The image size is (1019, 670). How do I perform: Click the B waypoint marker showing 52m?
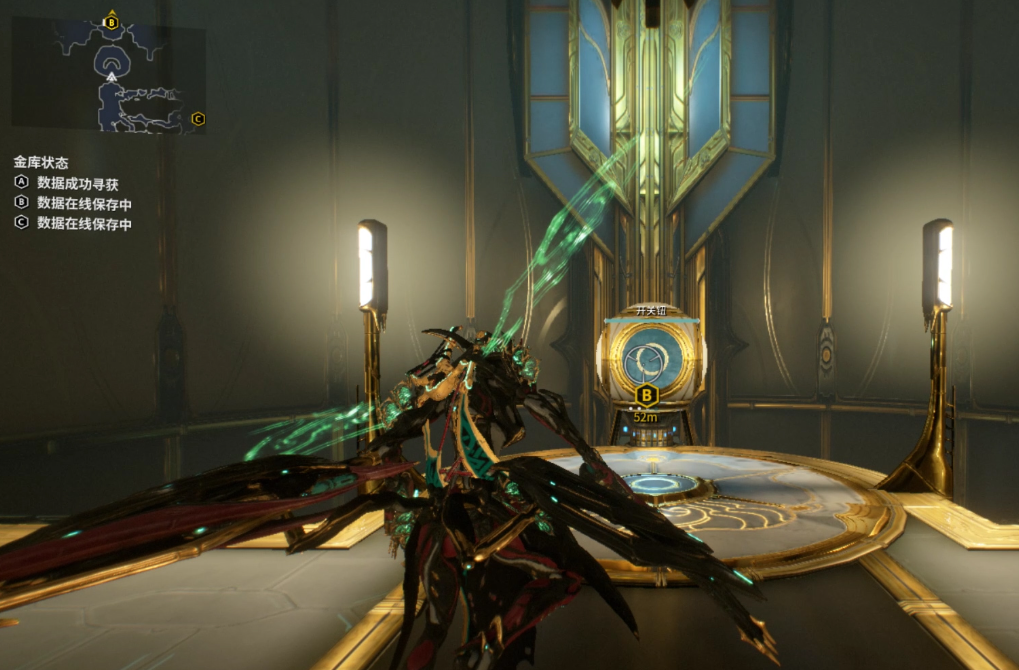pyautogui.click(x=646, y=394)
